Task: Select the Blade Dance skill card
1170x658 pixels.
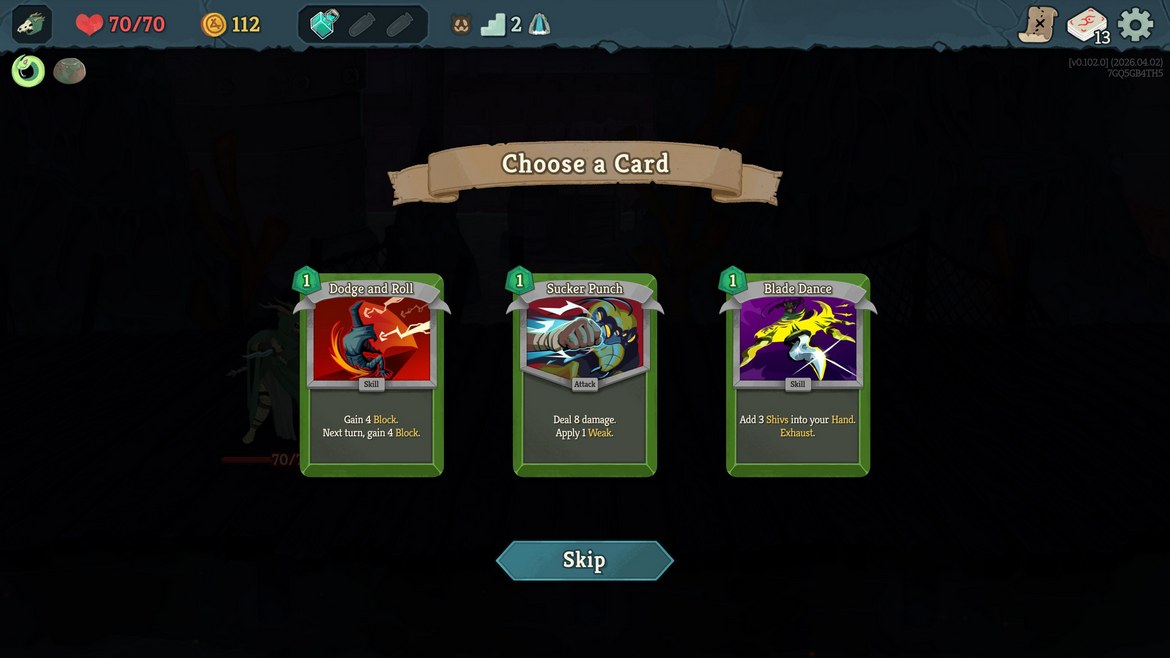Action: pyautogui.click(x=797, y=375)
